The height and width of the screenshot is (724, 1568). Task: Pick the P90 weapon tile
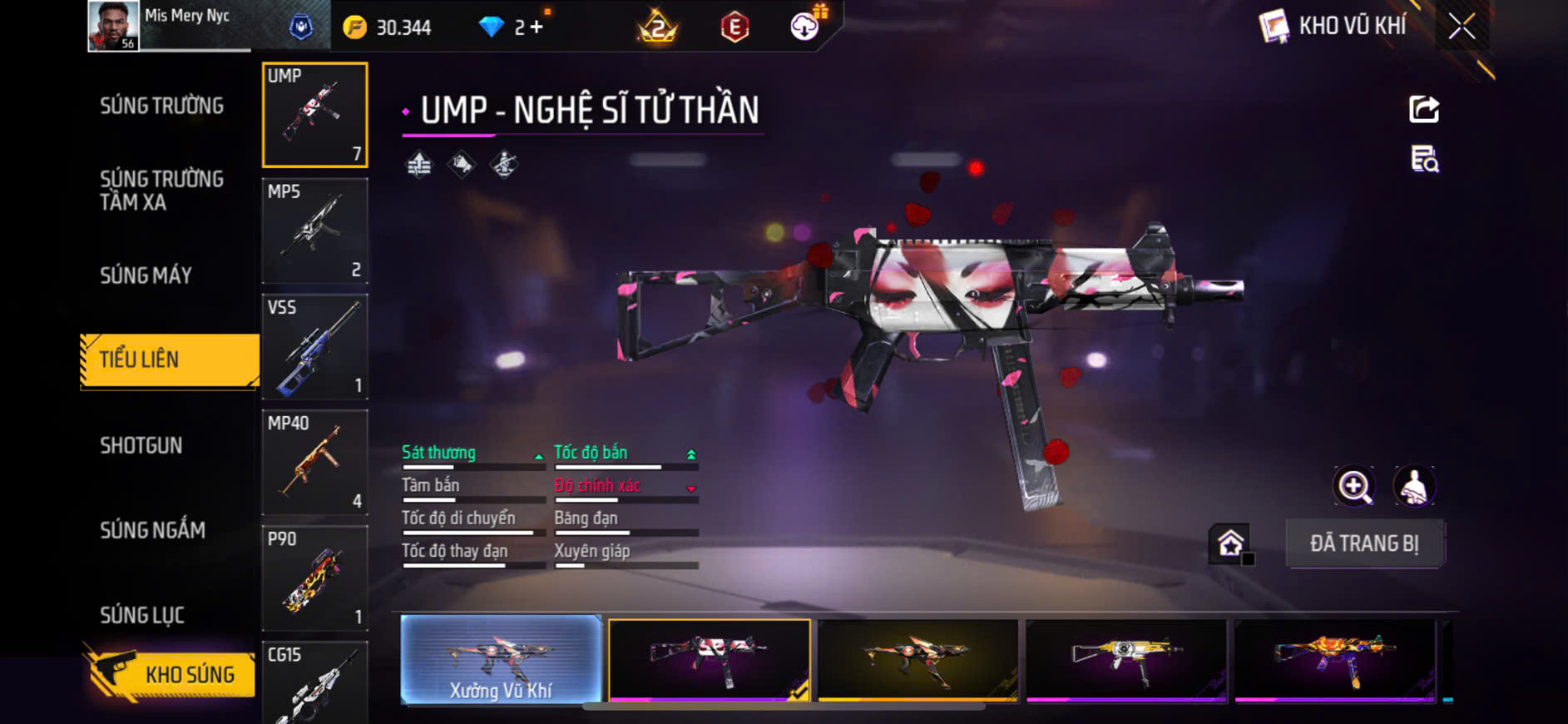pos(314,578)
